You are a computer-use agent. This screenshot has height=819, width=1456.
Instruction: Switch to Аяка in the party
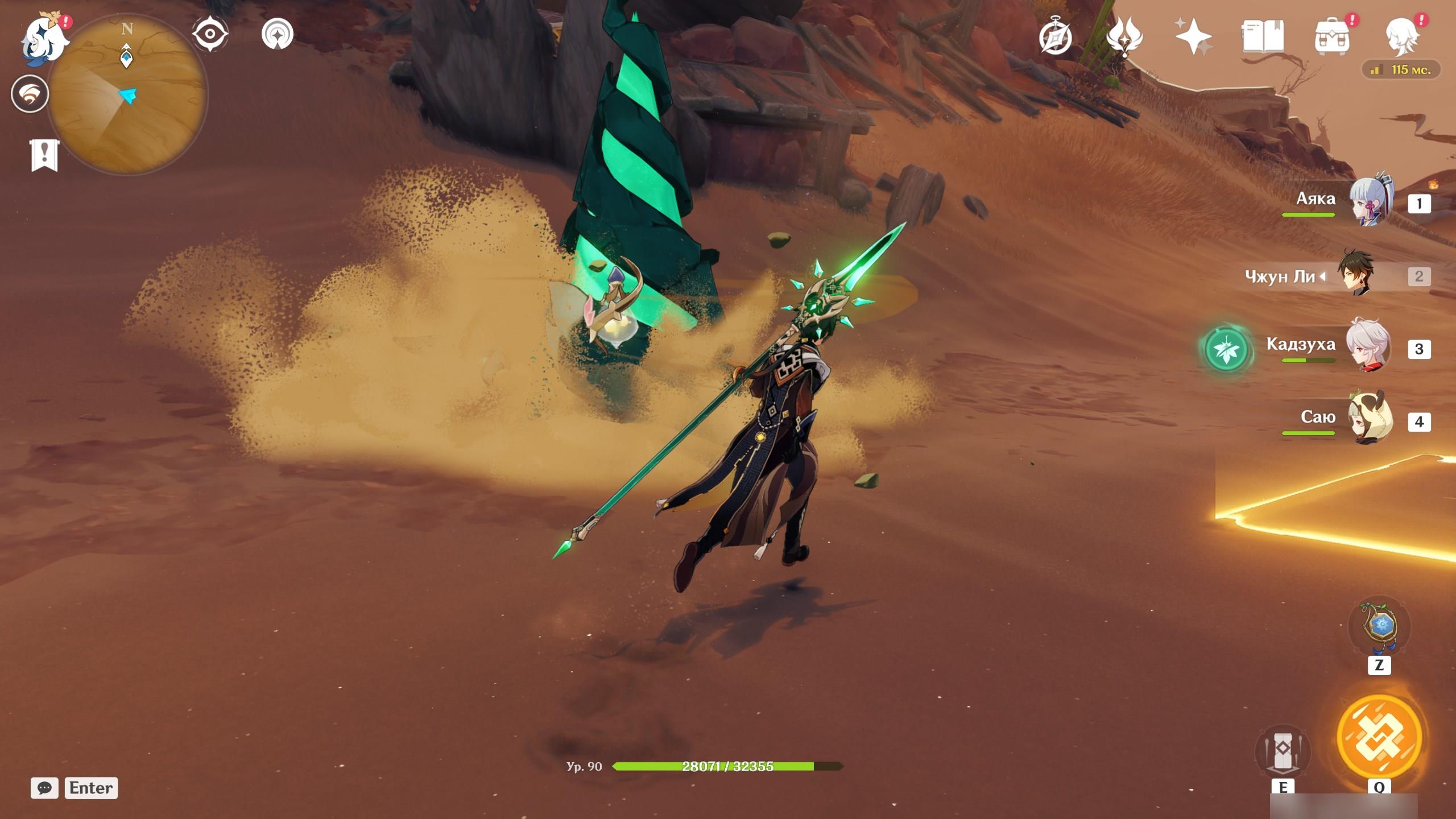1371,200
